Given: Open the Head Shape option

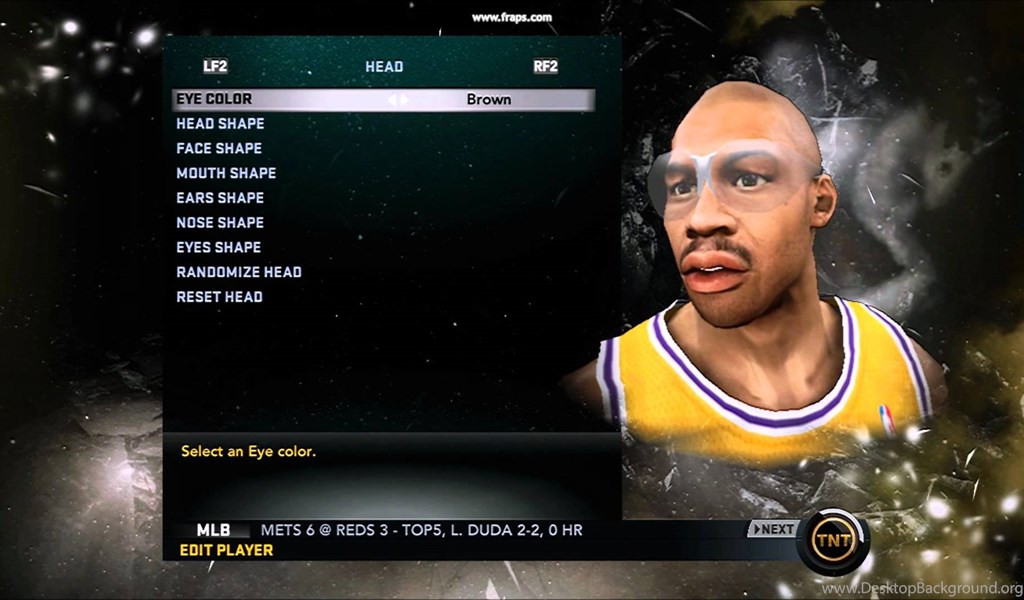Looking at the screenshot, I should (220, 124).
